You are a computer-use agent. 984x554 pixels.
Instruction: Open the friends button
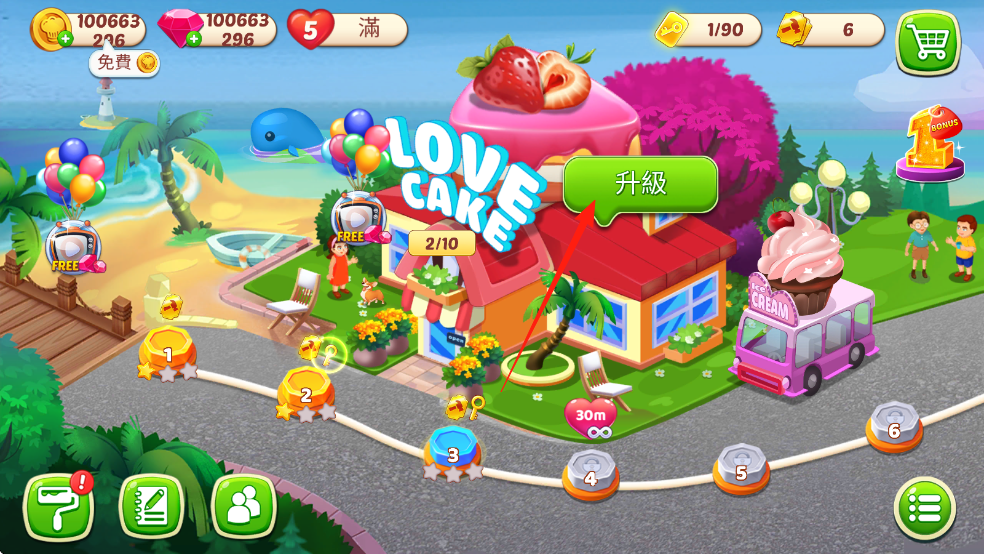coord(243,507)
